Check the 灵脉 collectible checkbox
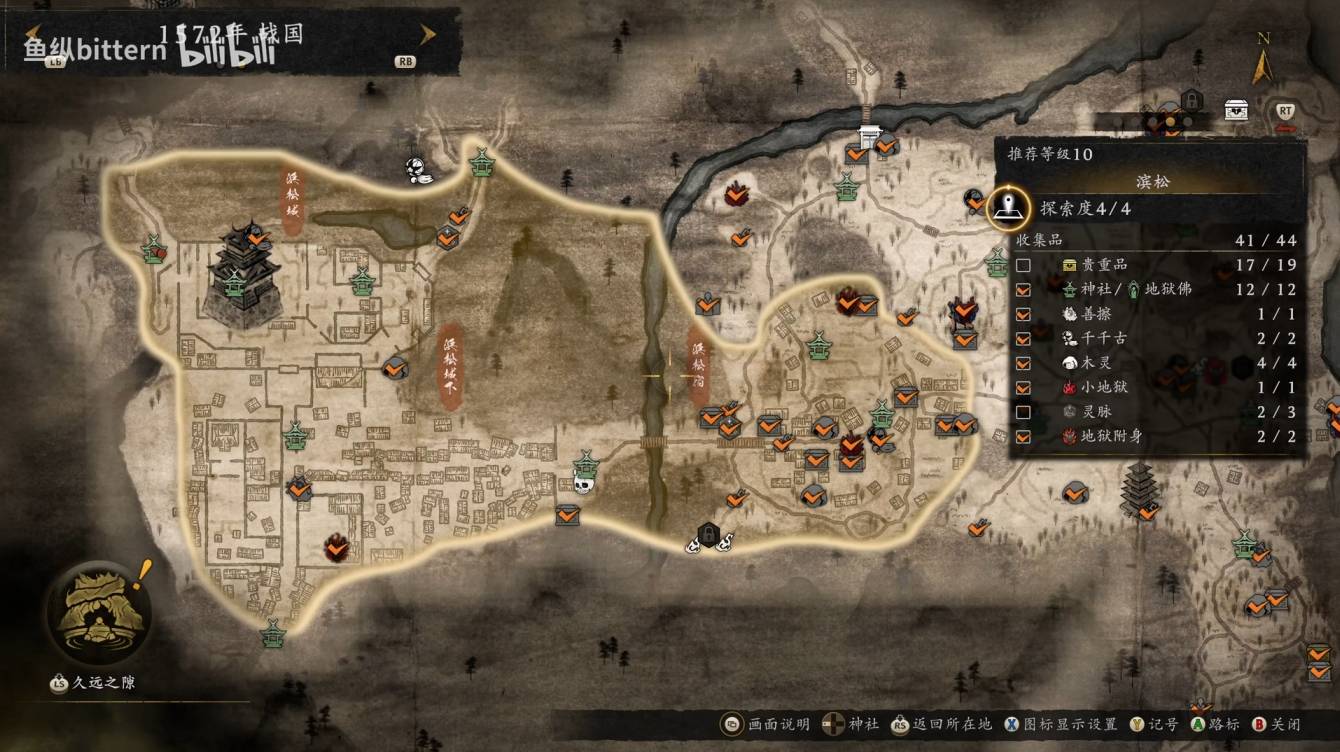1340x752 pixels. click(x=1023, y=412)
